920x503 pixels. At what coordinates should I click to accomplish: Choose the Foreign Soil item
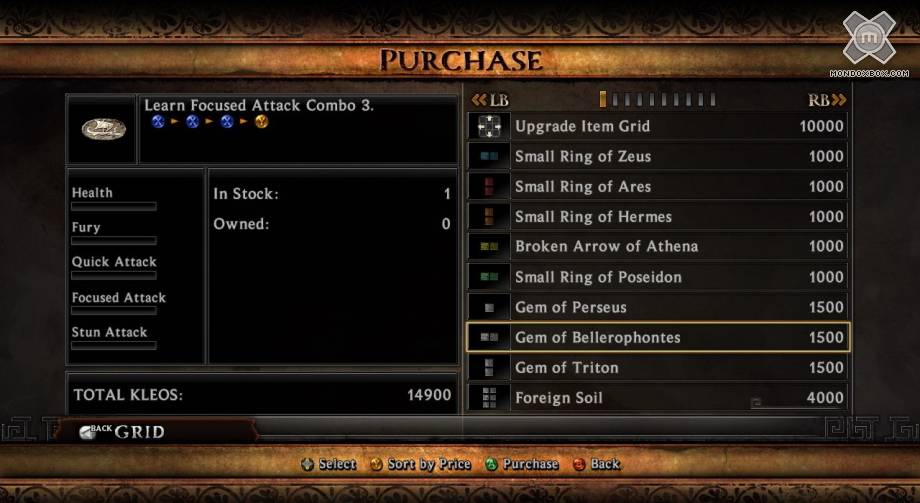[657, 397]
